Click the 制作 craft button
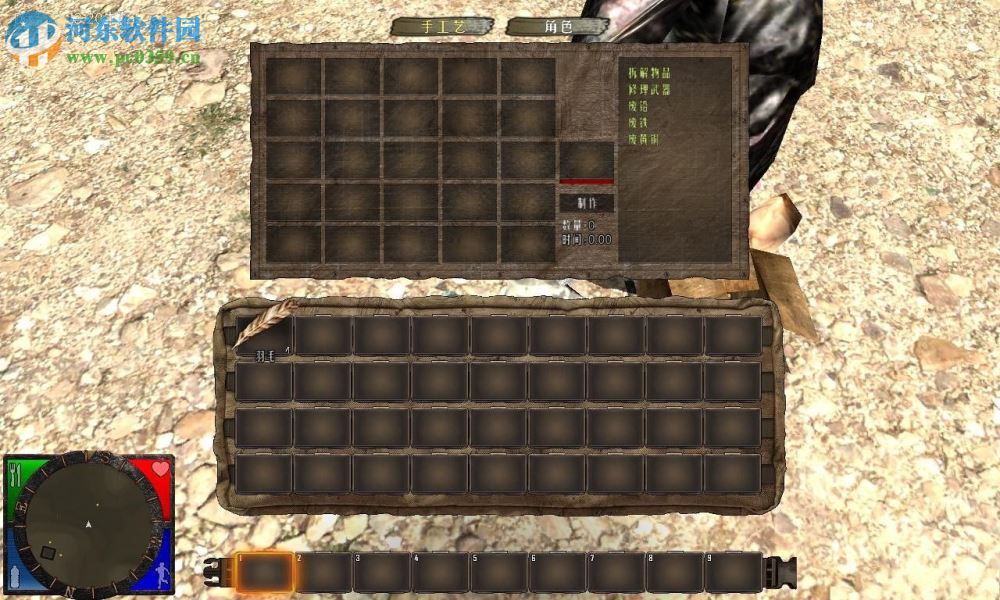 pyautogui.click(x=585, y=203)
